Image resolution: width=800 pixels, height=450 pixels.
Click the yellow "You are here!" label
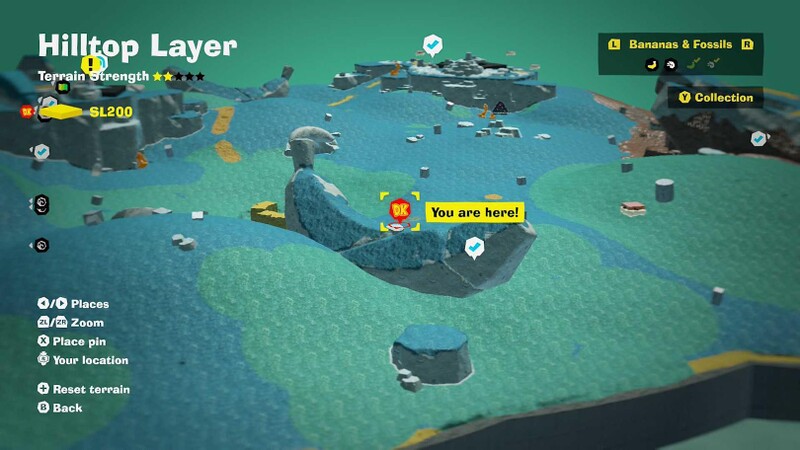[x=474, y=212]
